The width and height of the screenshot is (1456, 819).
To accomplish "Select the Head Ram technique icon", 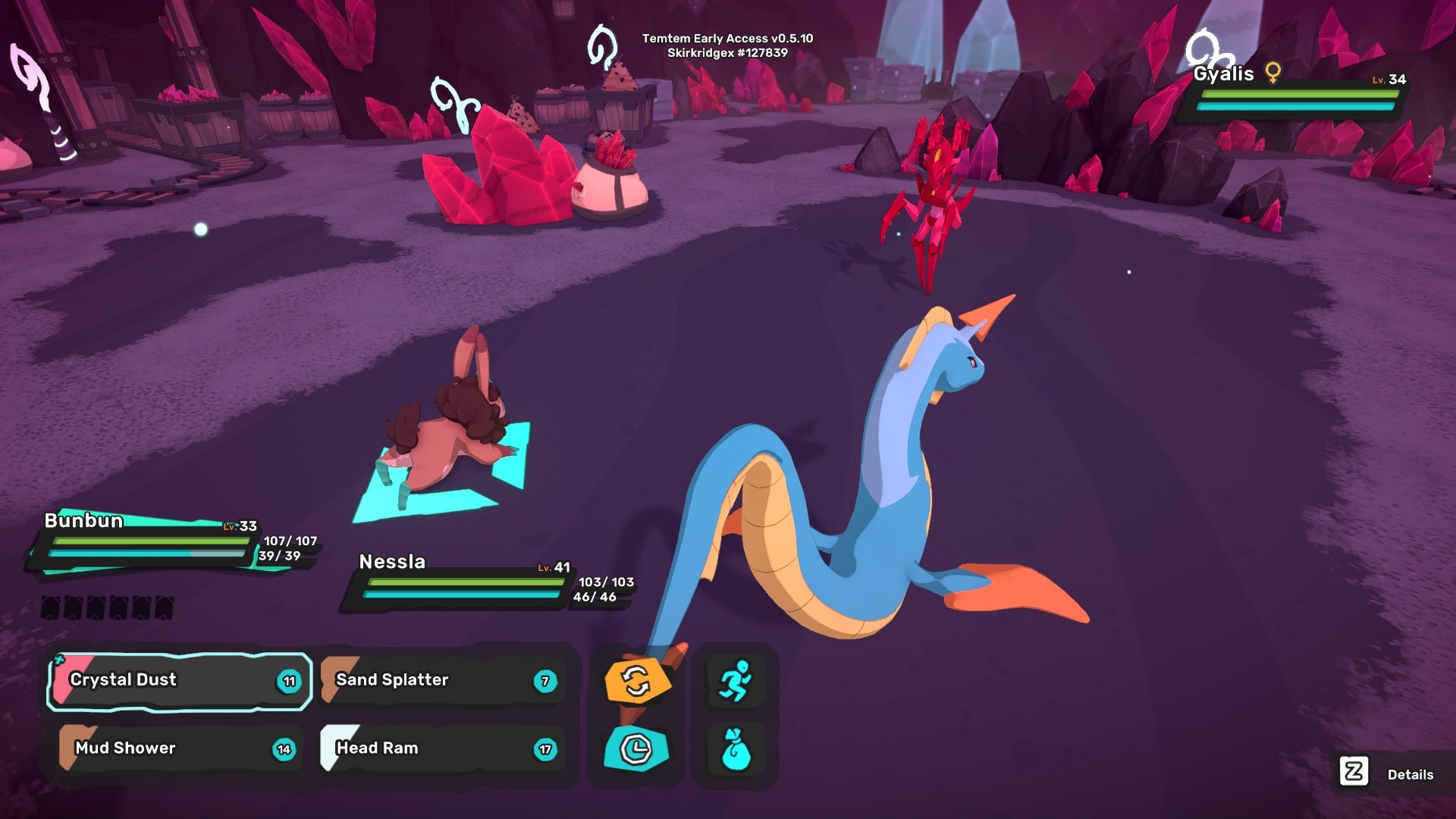I will (x=334, y=748).
